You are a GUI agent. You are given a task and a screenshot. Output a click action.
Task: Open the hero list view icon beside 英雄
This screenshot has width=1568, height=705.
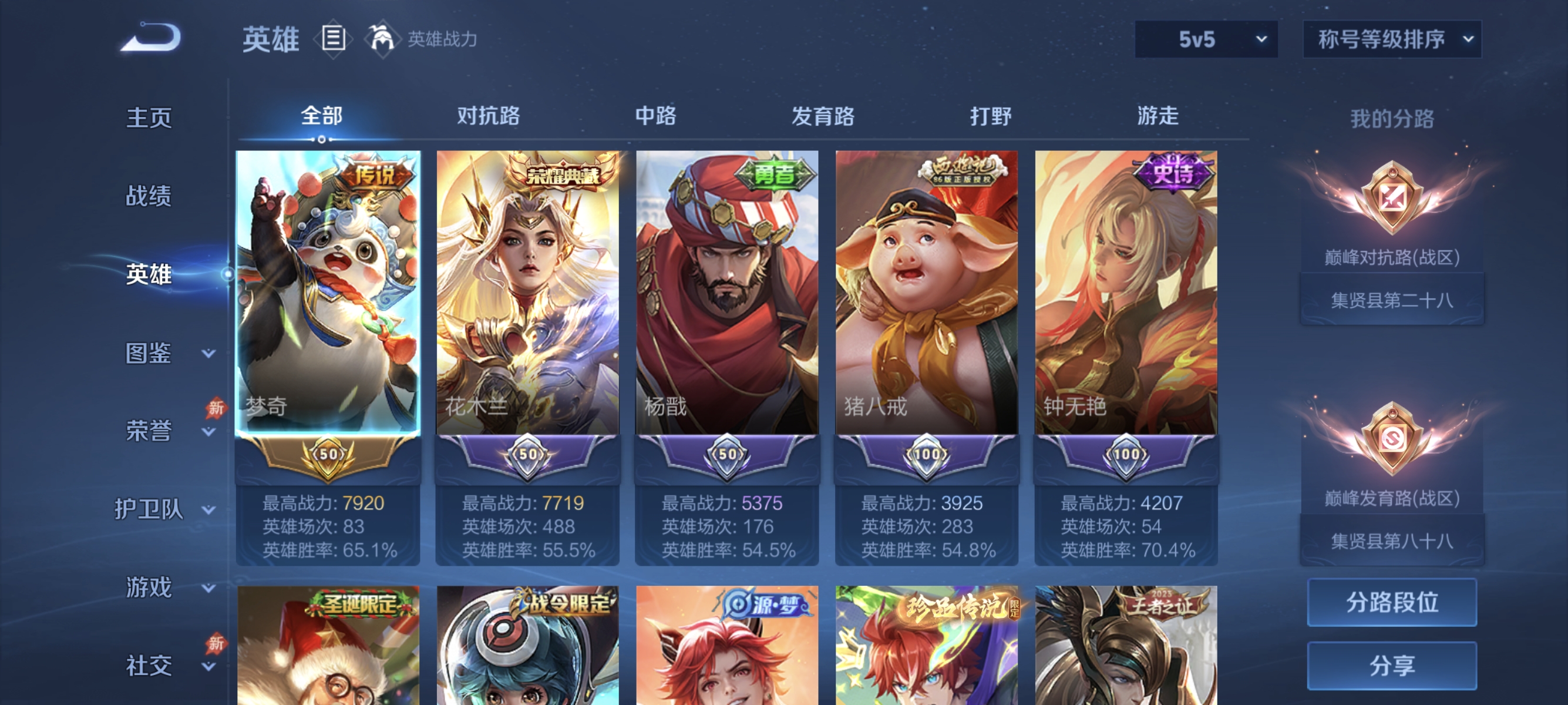point(334,38)
